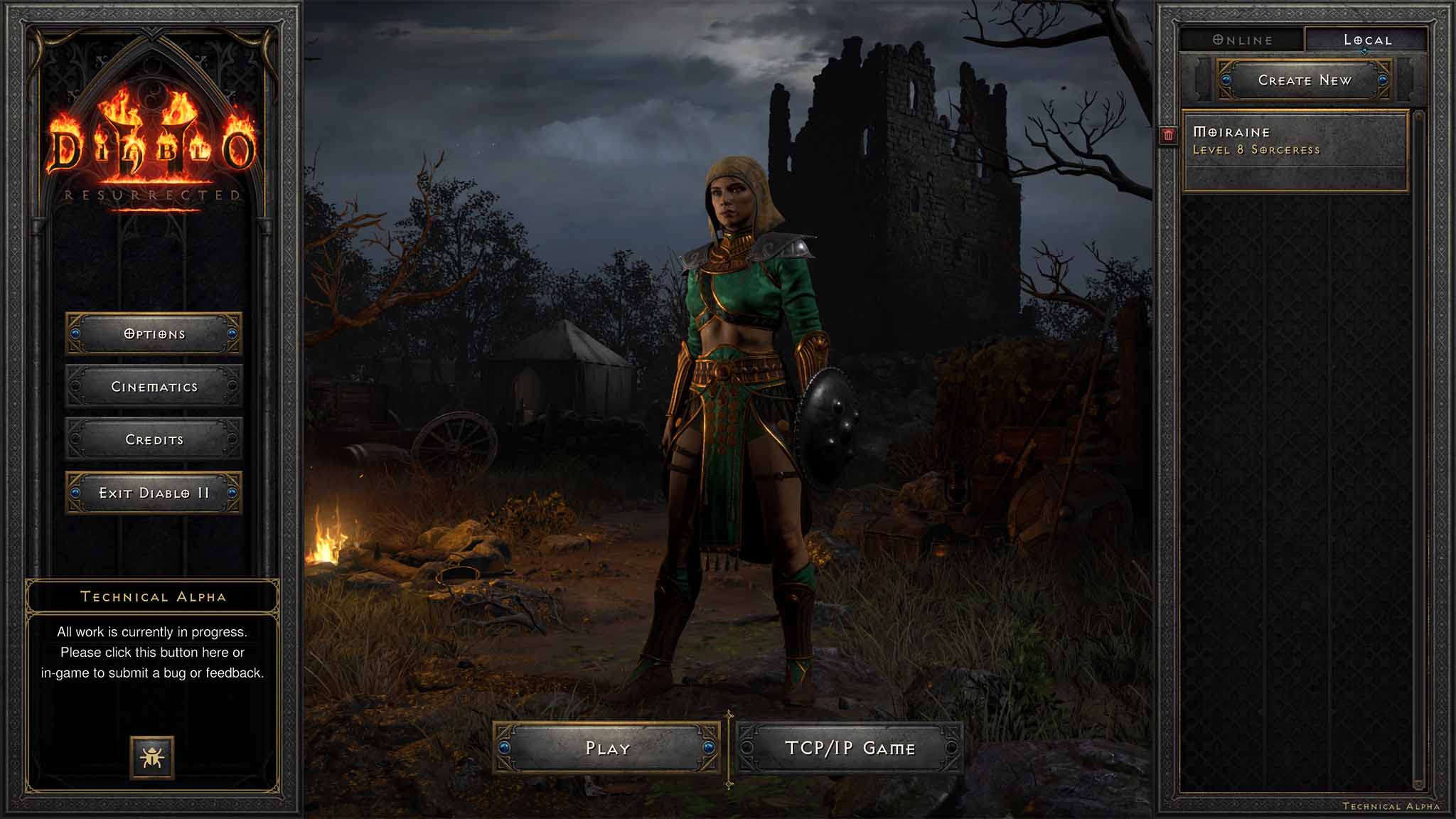Switch to the Online tab
This screenshot has height=819, width=1456.
click(1242, 40)
